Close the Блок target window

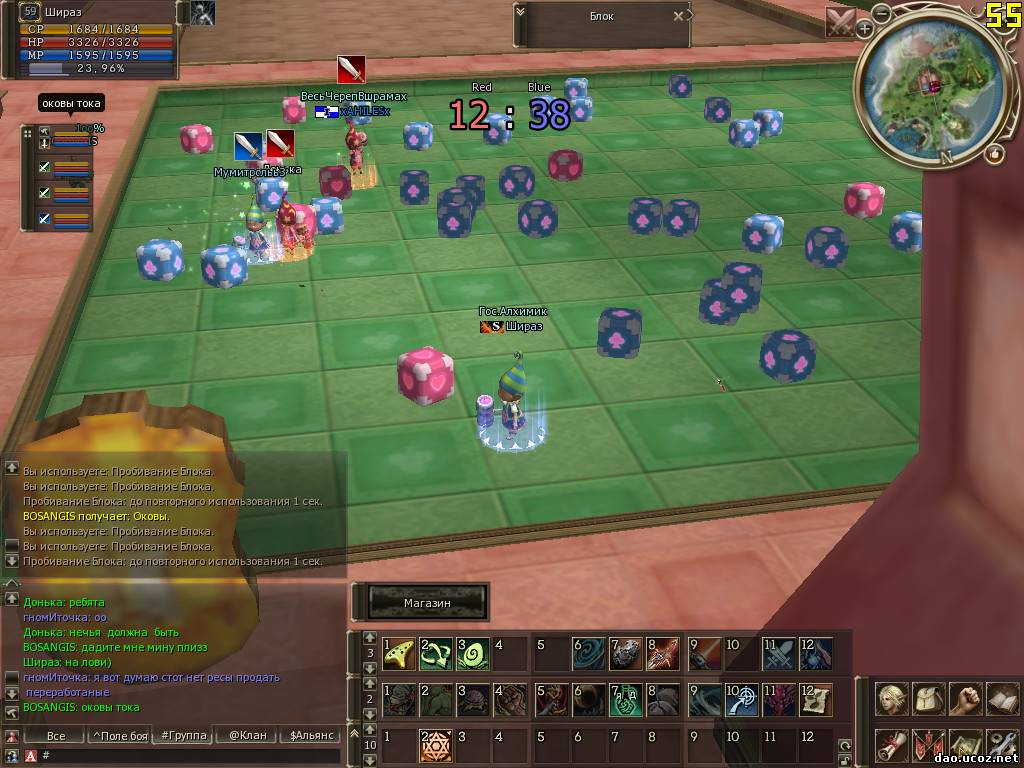(679, 16)
